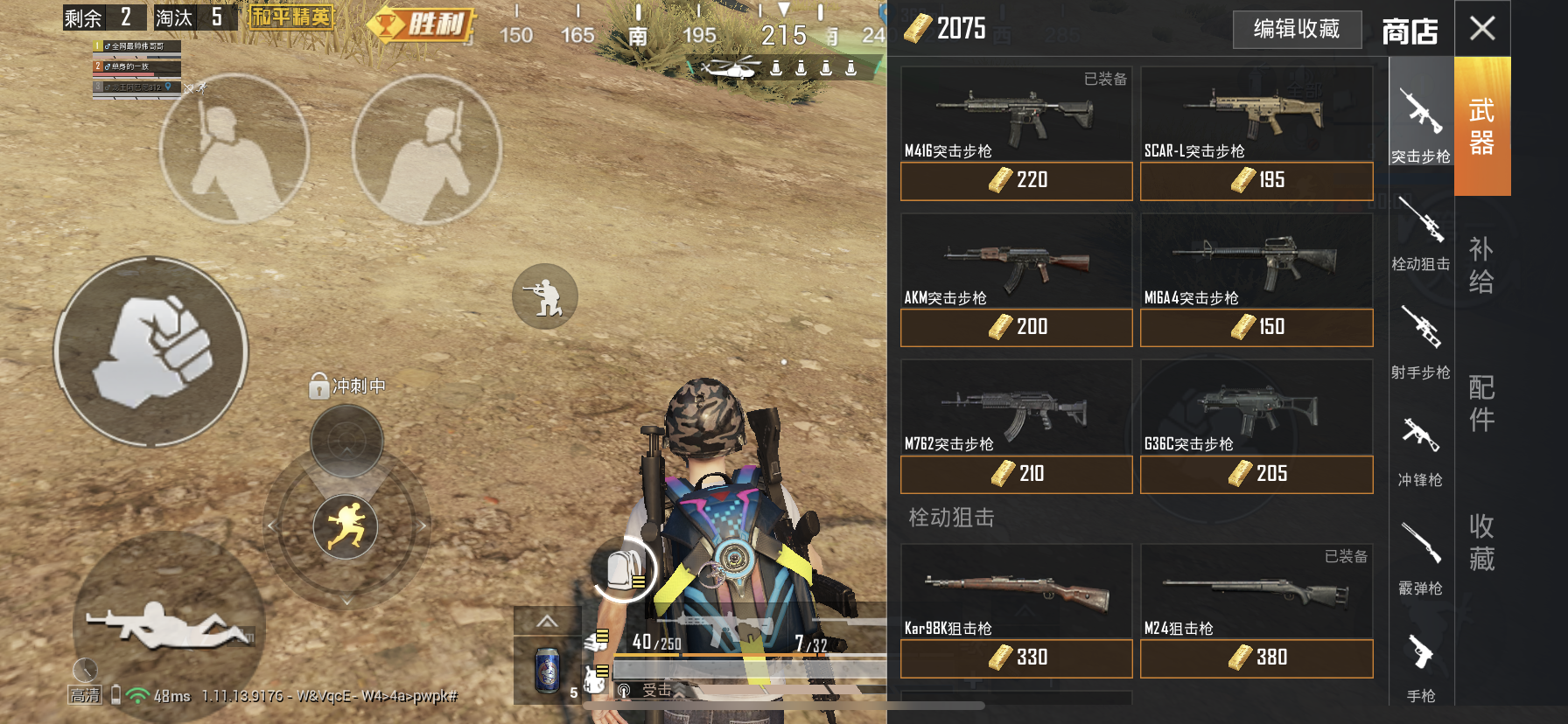Image resolution: width=1568 pixels, height=724 pixels.
Task: Buy the M24 sniper rifle for 380
Action: click(1256, 658)
